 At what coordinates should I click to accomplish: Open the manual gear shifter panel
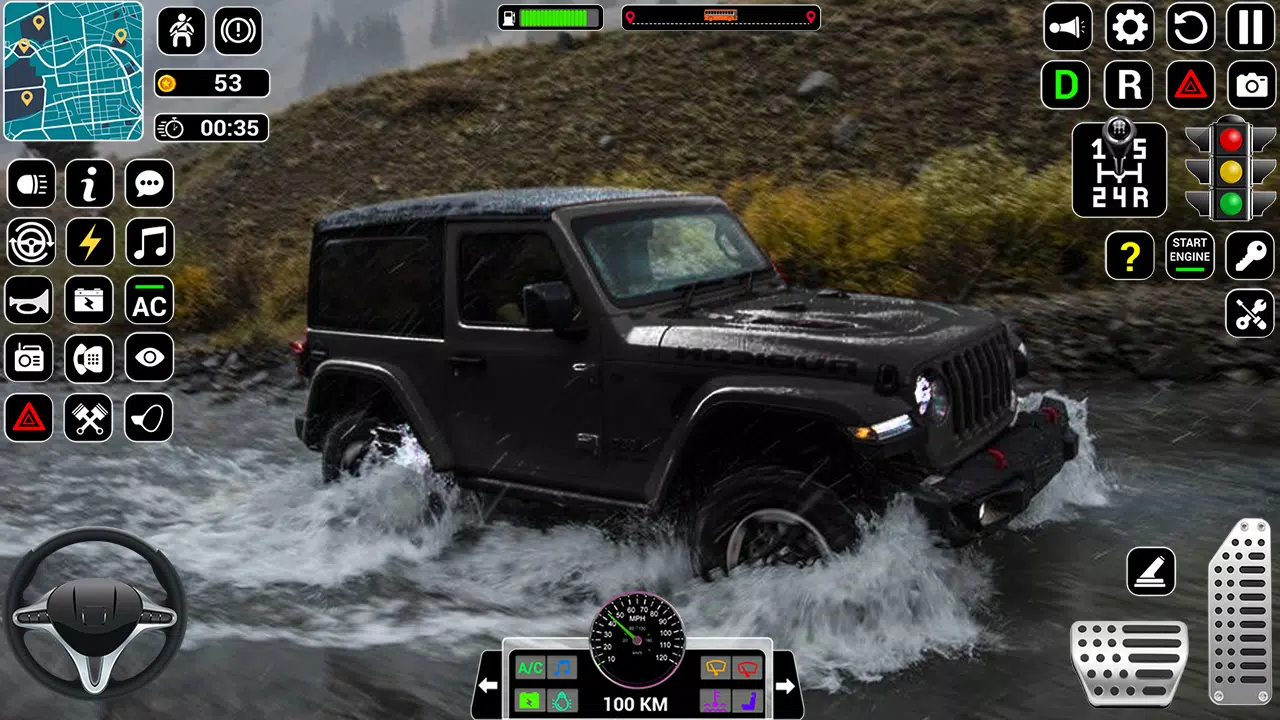coord(1119,170)
